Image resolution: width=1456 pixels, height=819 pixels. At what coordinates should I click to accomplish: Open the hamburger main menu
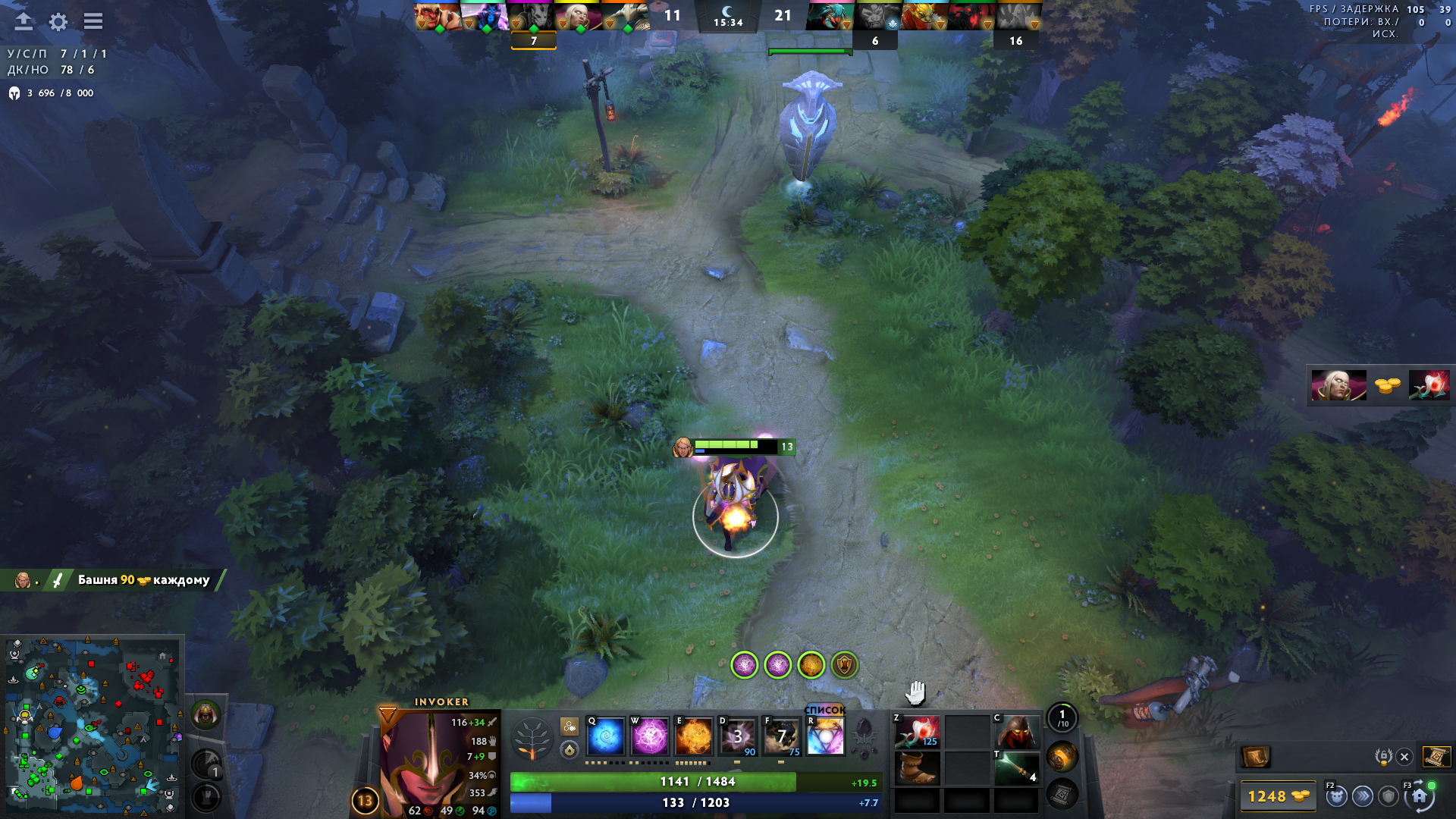point(93,21)
